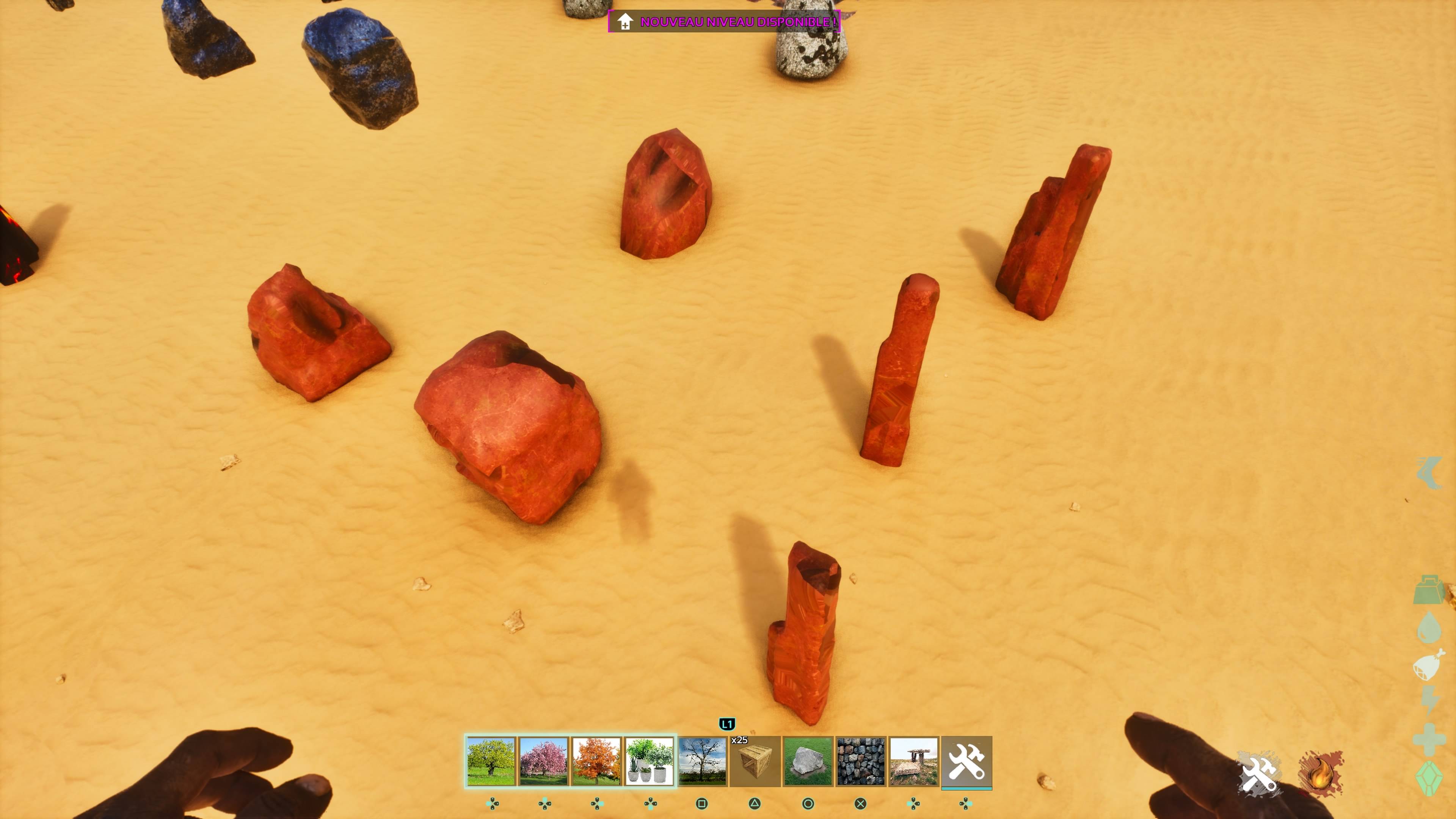Select the wooden crate x25 slot
The height and width of the screenshot is (819, 1456).
tap(755, 761)
